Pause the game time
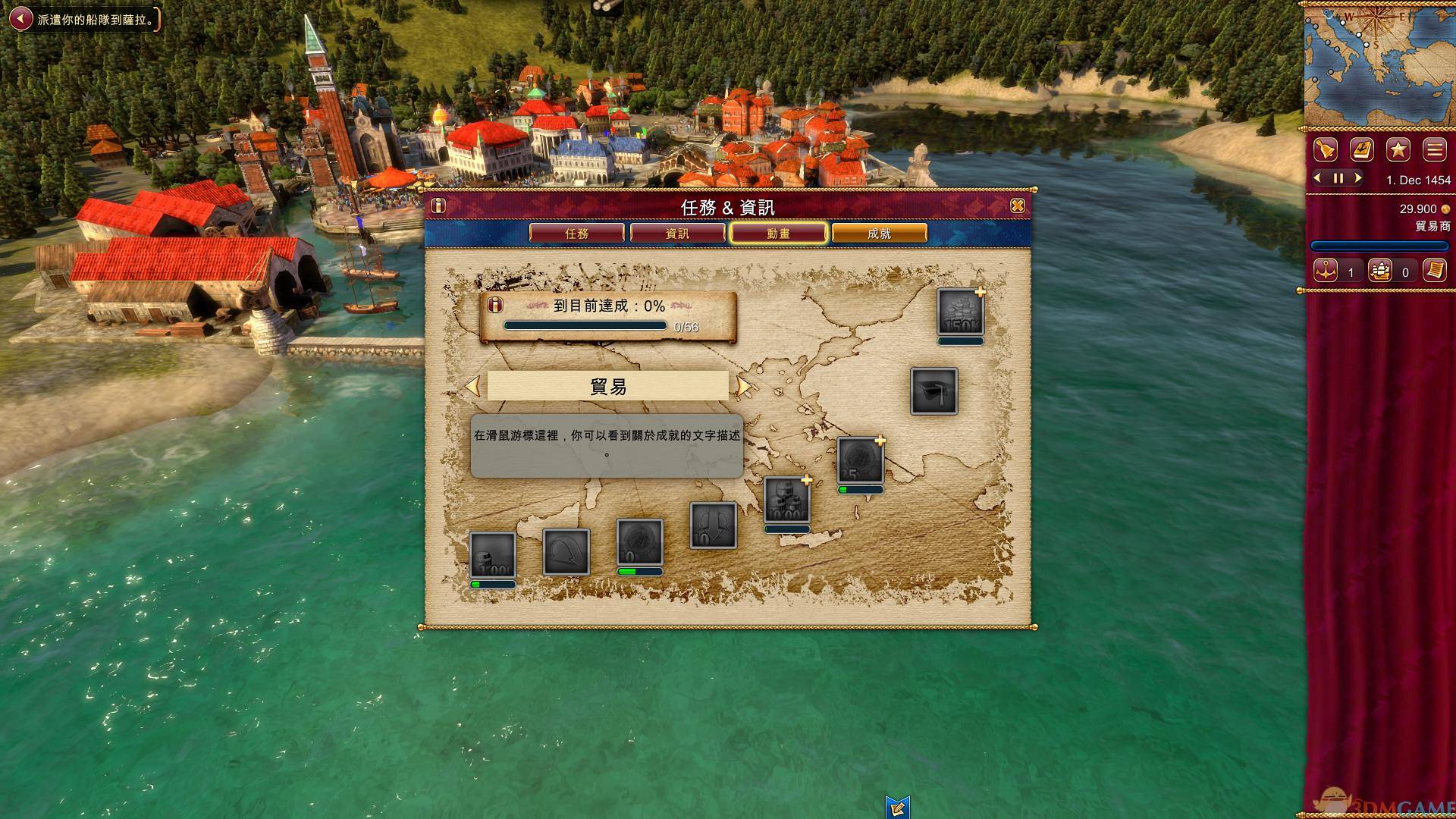This screenshot has height=819, width=1456. tap(1338, 179)
